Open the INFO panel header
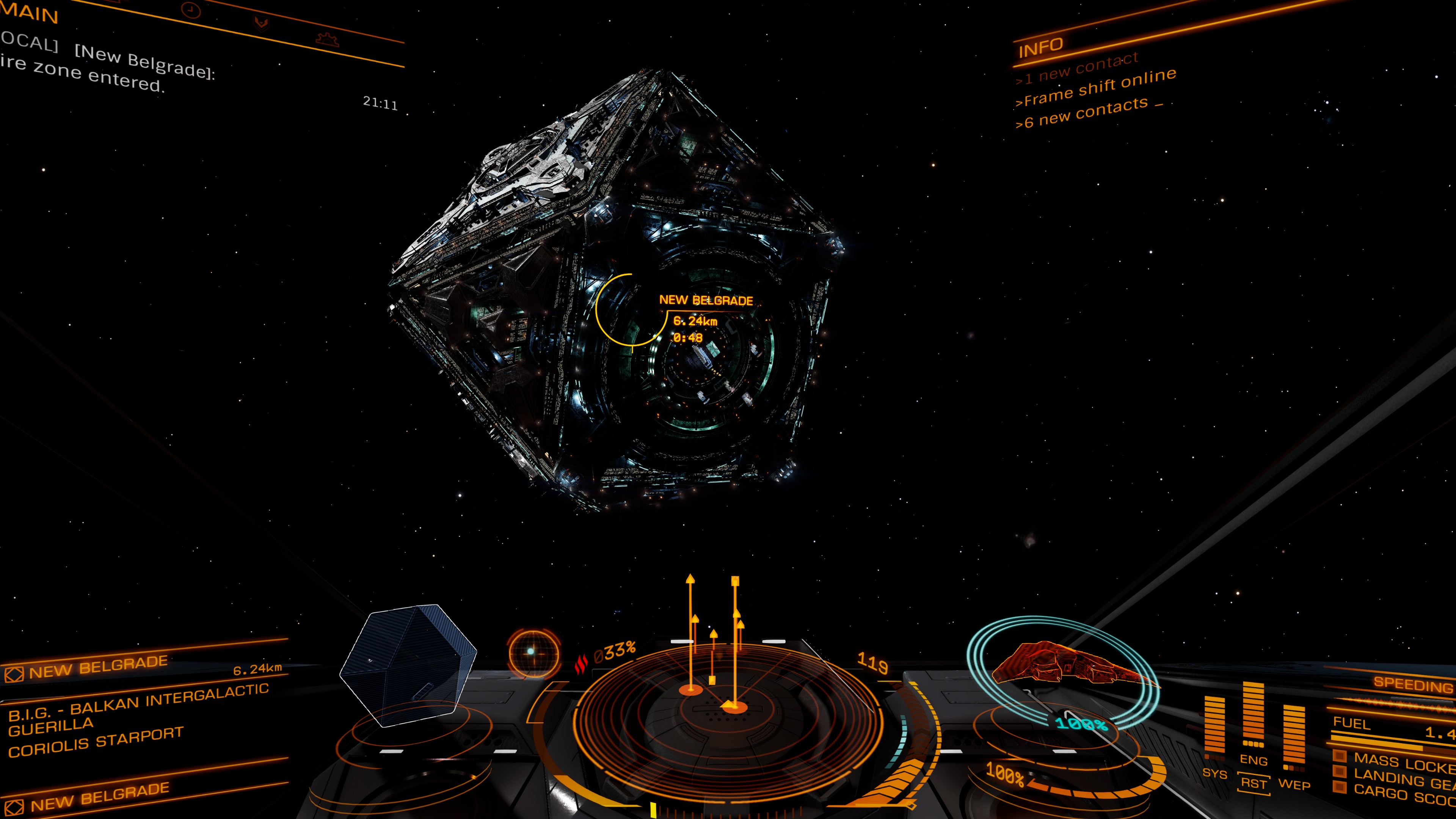 (x=1040, y=48)
